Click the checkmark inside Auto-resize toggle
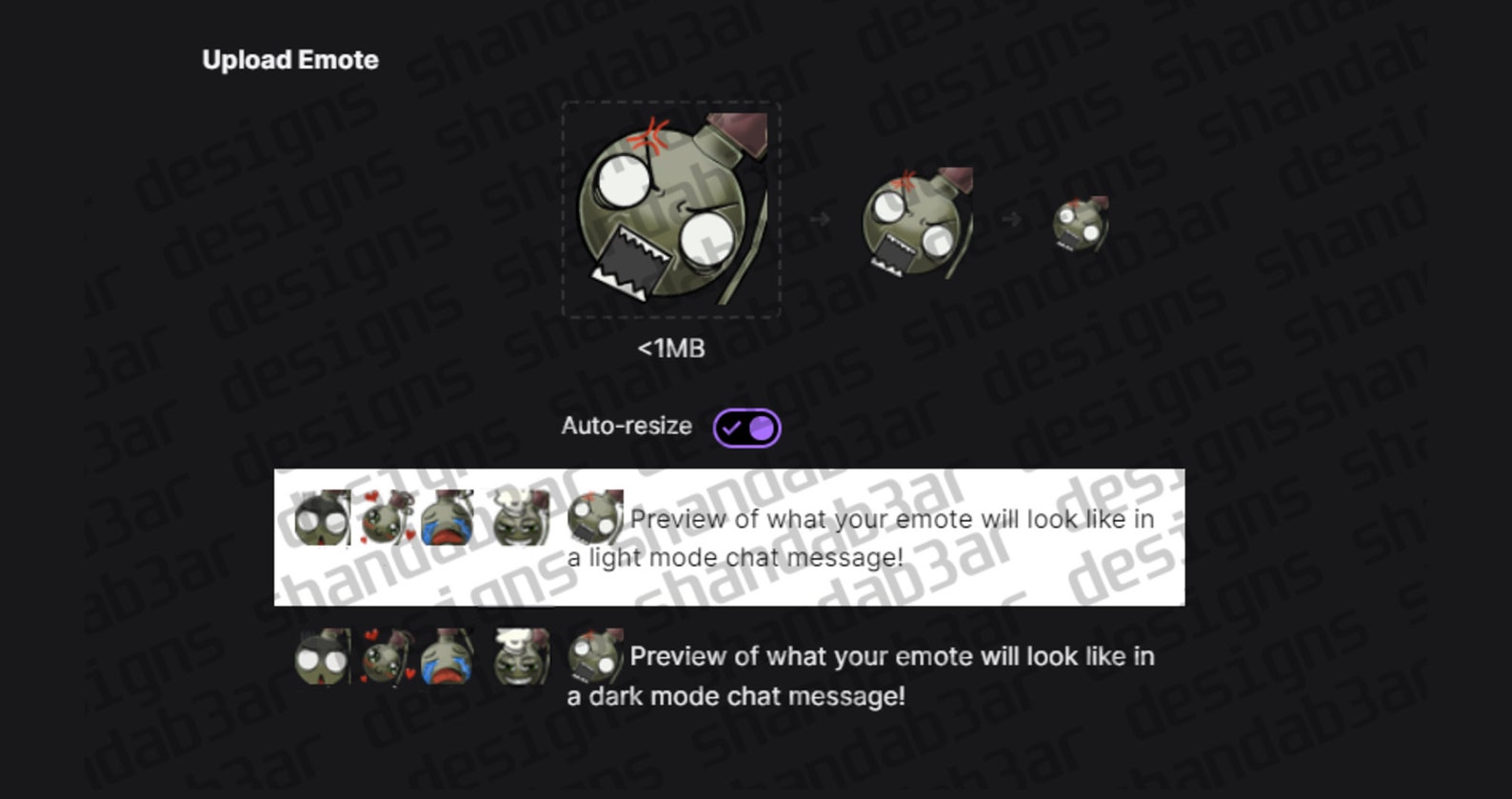The height and width of the screenshot is (799, 1512). tap(733, 427)
